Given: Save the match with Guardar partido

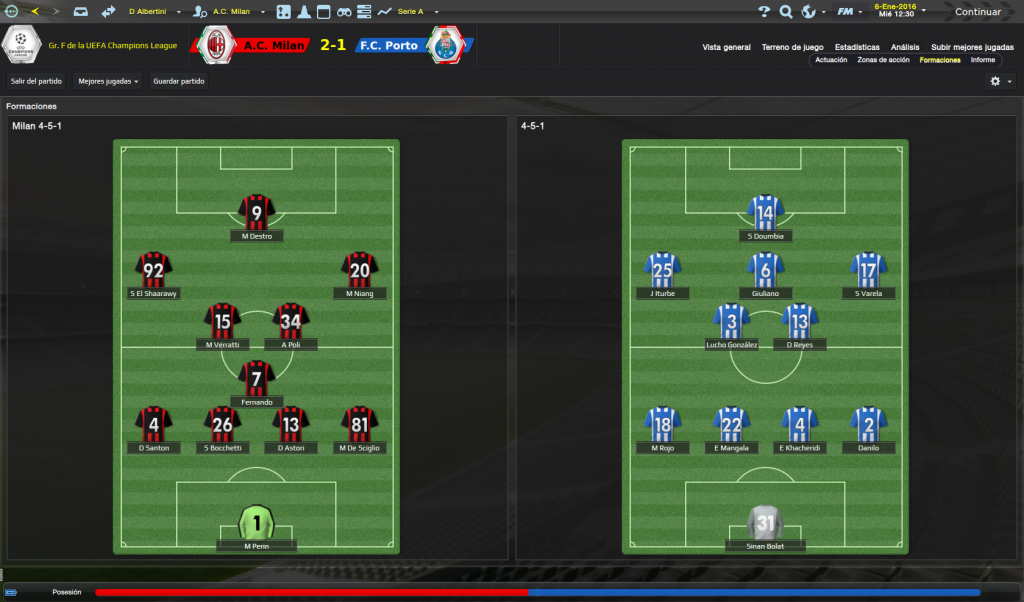Looking at the screenshot, I should tap(179, 81).
